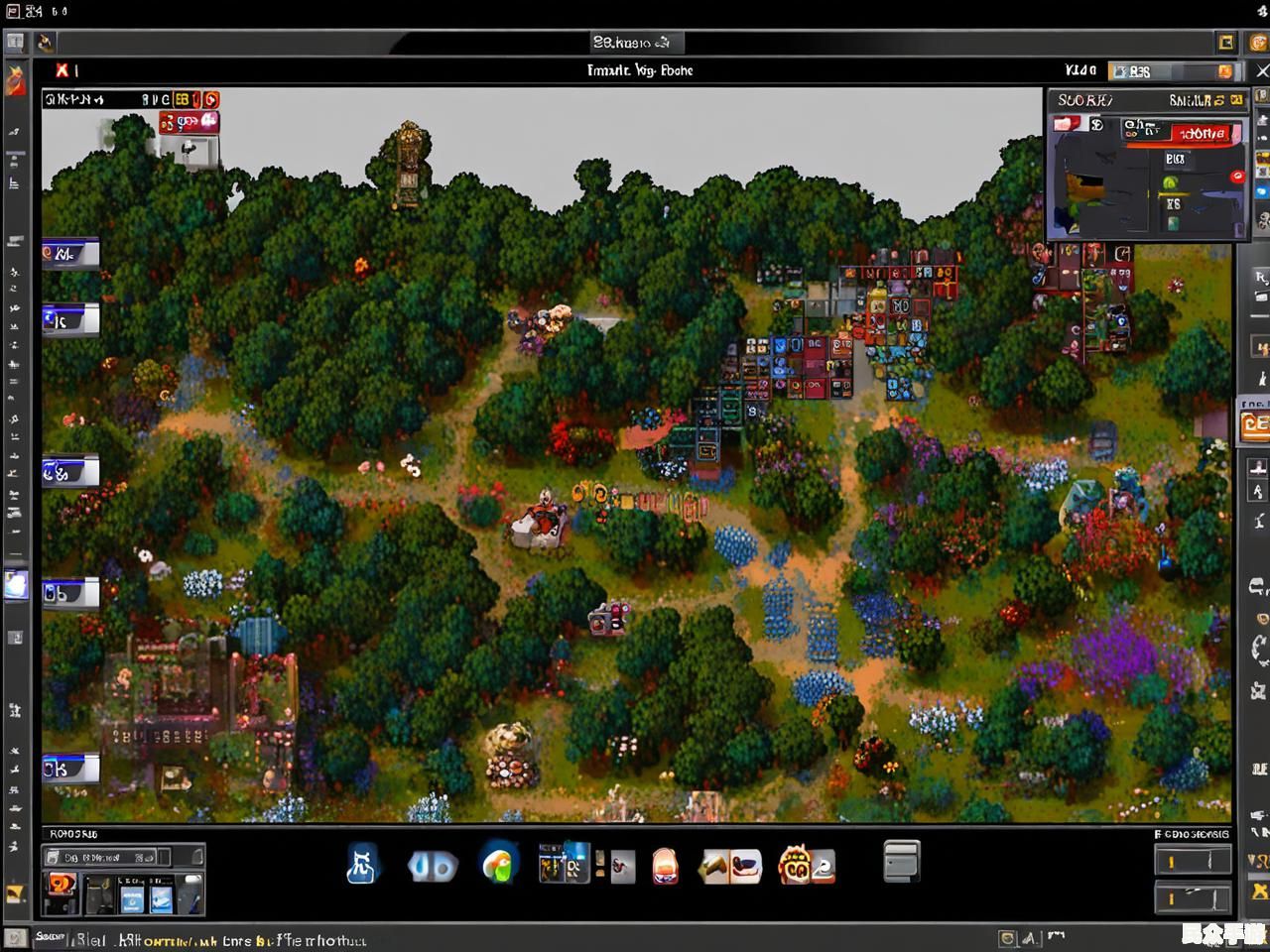This screenshot has height=952, width=1270.
Task: Select the orange highlighted button on right edge
Action: pos(1255,424)
